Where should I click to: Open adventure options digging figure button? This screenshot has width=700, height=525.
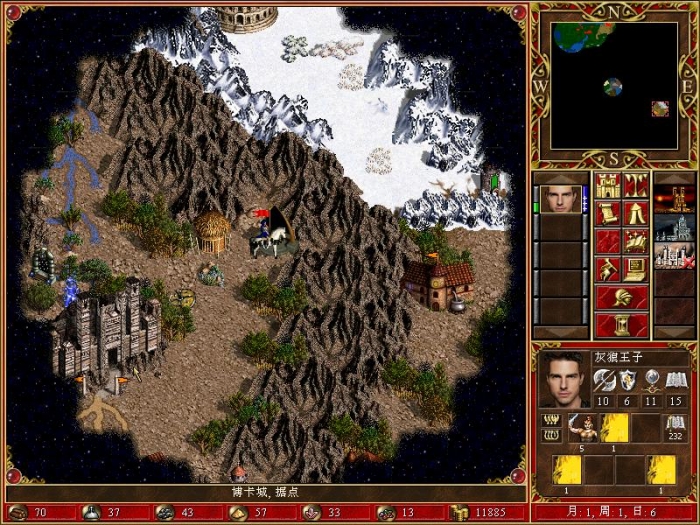(x=609, y=269)
